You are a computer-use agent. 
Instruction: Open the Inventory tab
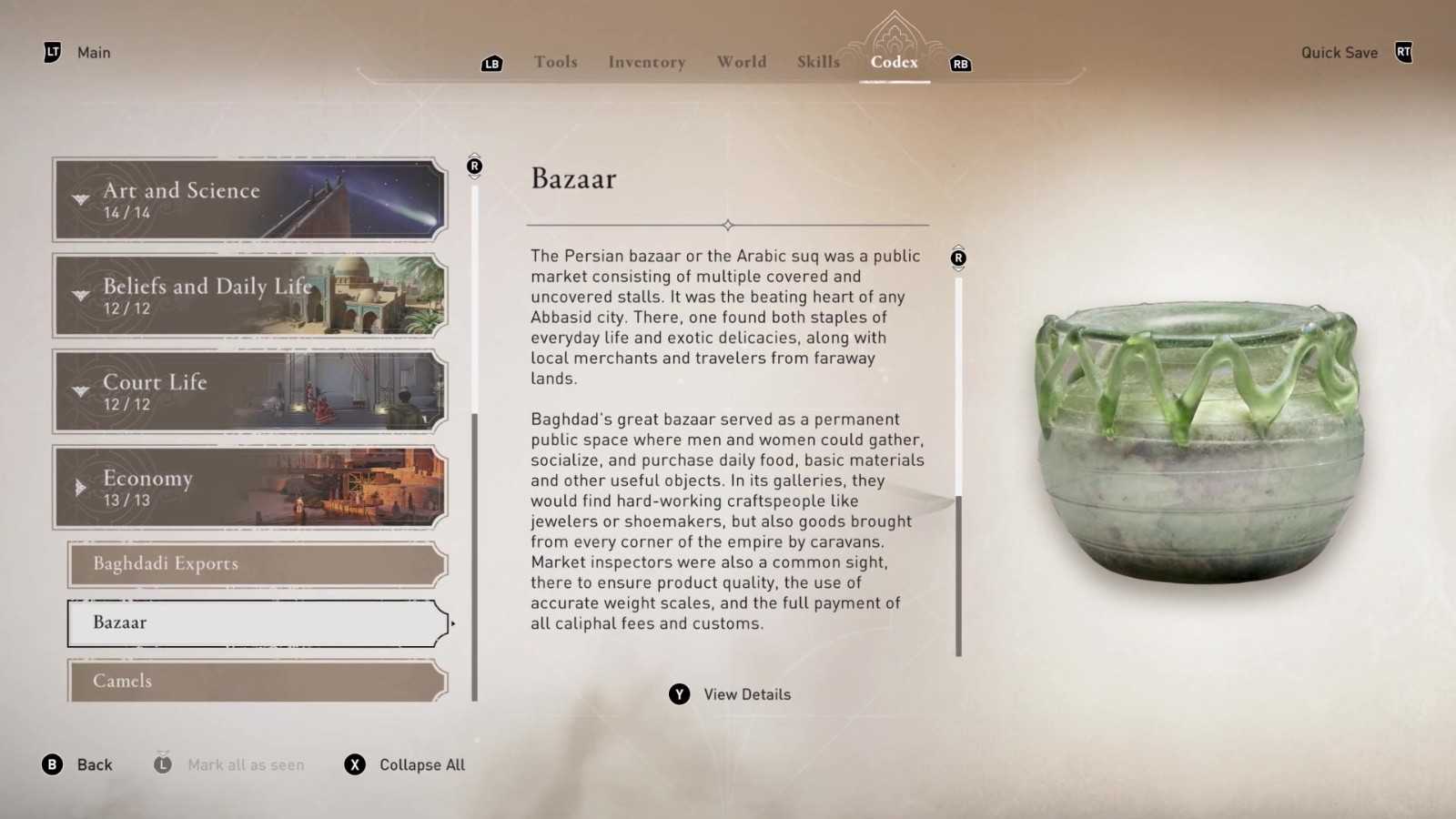[x=646, y=62]
